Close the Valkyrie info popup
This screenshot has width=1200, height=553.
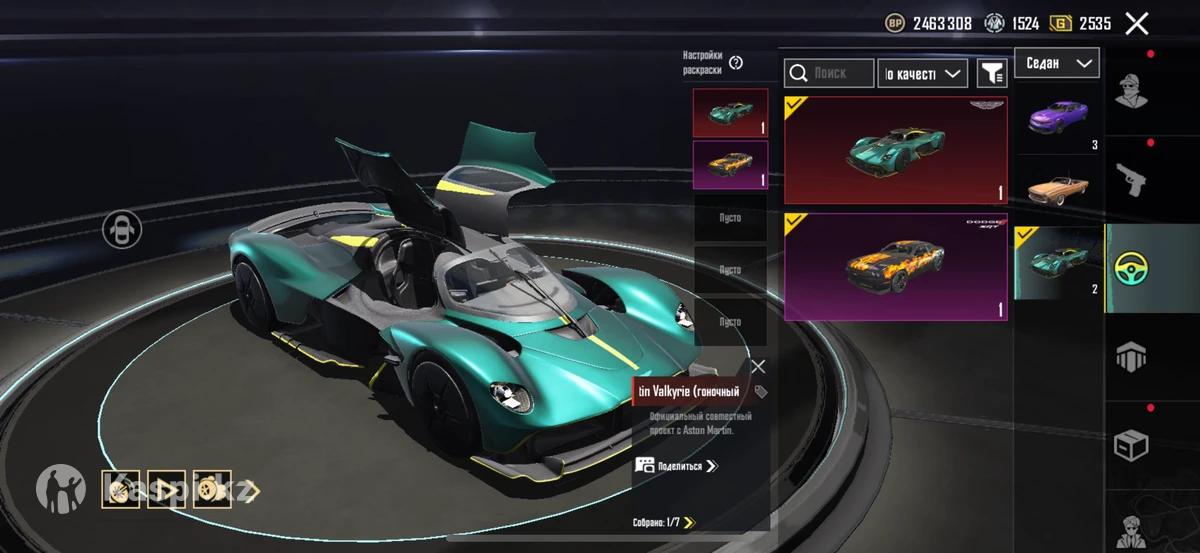tap(758, 367)
